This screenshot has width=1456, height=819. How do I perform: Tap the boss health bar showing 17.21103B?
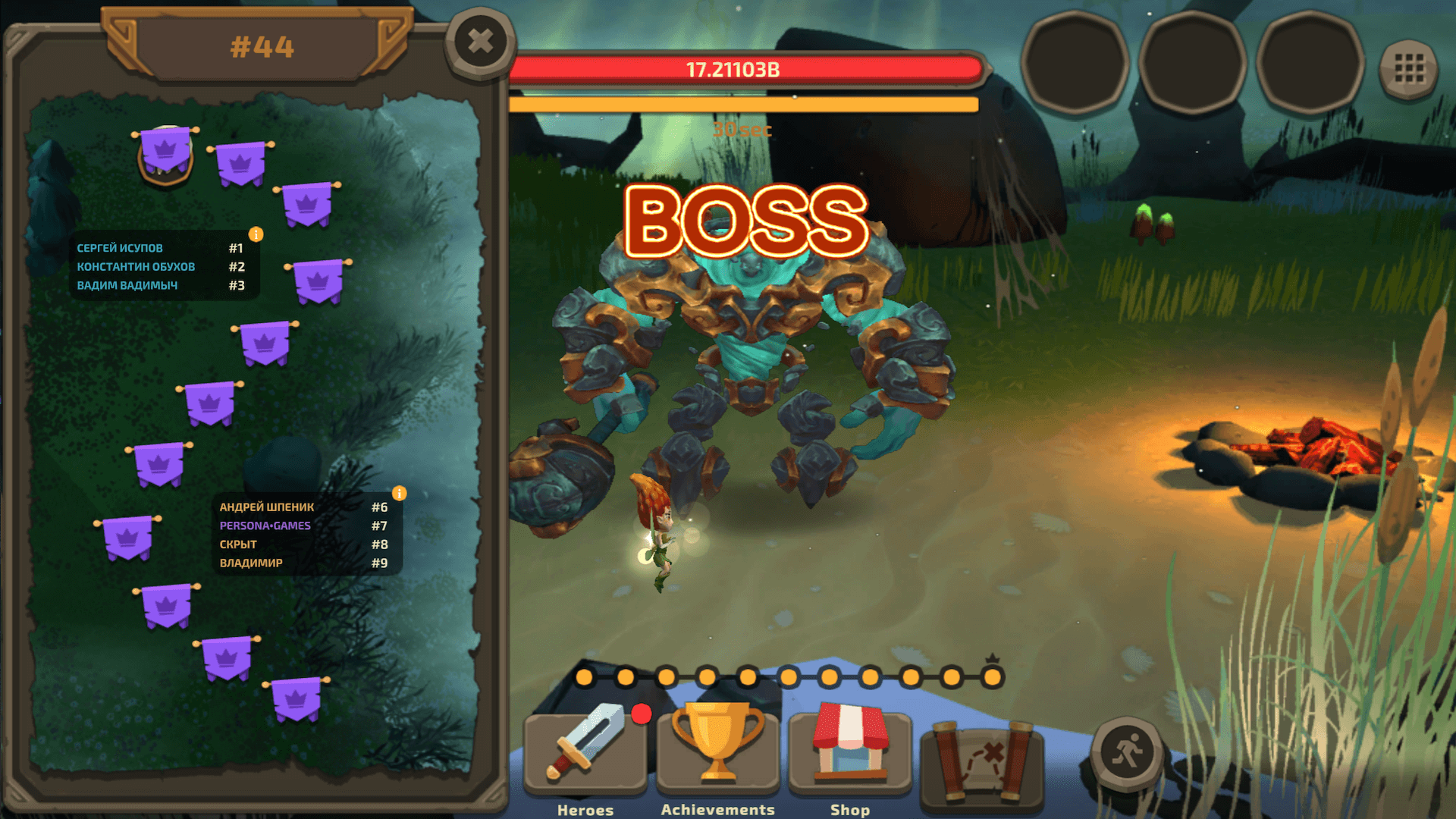747,71
